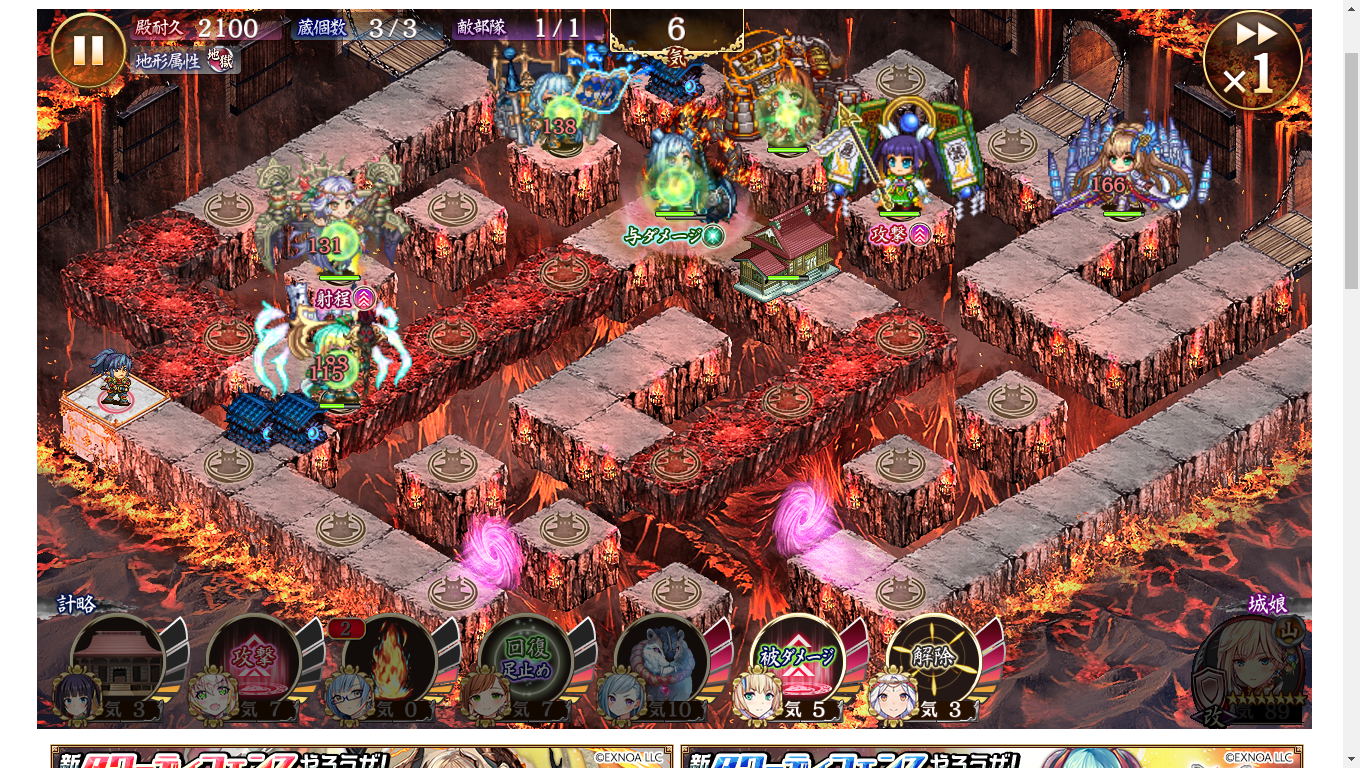This screenshot has width=1360, height=768.
Task: Open the left advertisement banner below the game
Action: click(361, 757)
